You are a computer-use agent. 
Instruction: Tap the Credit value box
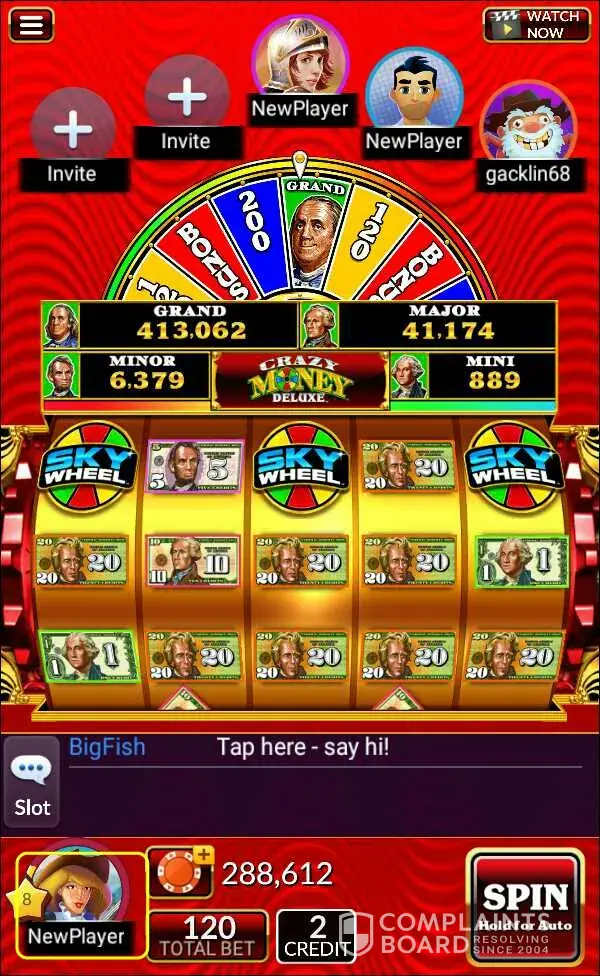pos(316,936)
